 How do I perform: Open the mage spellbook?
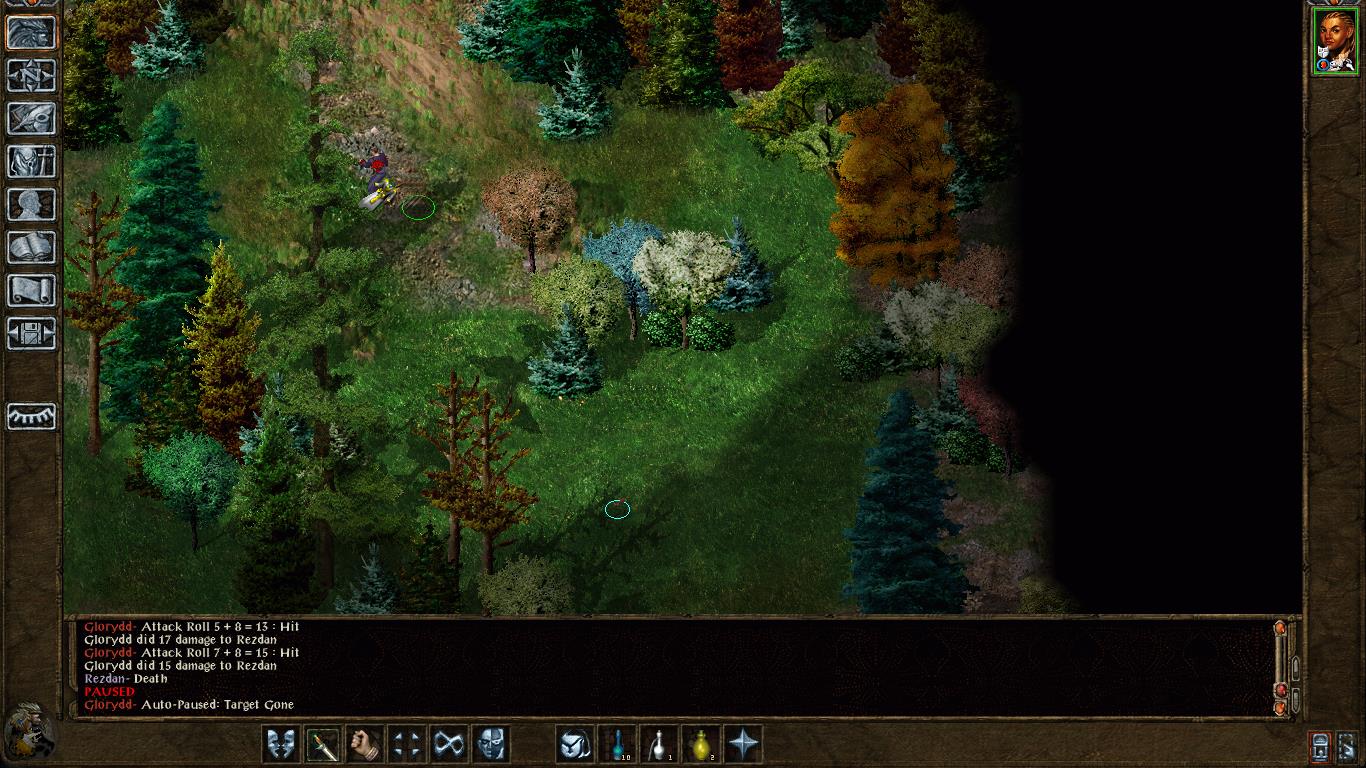31,247
